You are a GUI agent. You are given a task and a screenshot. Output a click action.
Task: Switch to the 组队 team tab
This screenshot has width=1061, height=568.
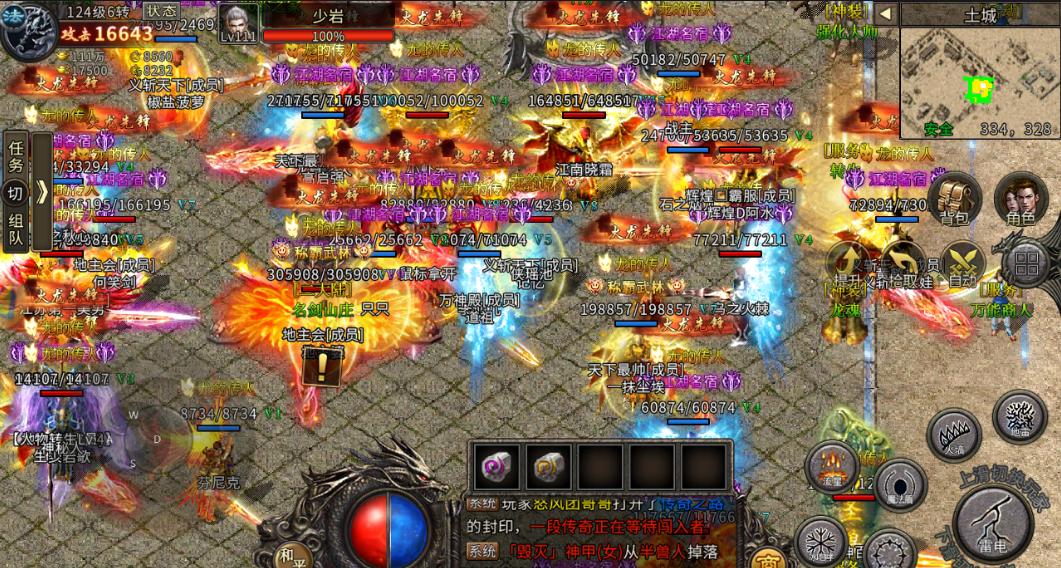(x=15, y=230)
